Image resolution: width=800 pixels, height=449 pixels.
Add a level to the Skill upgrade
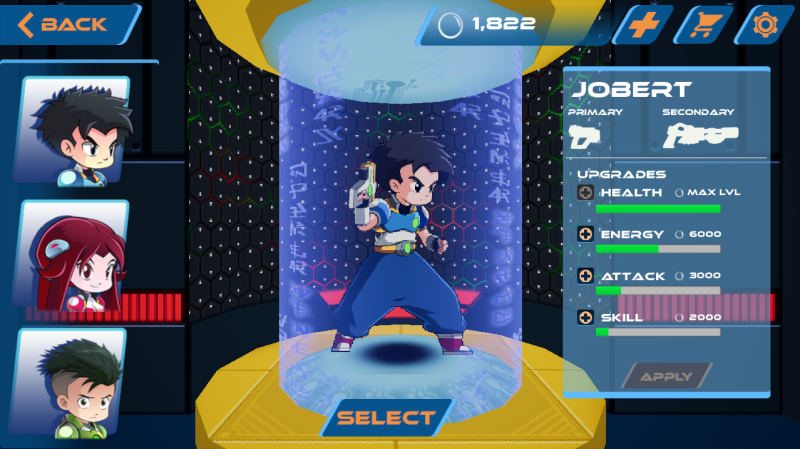tap(585, 317)
